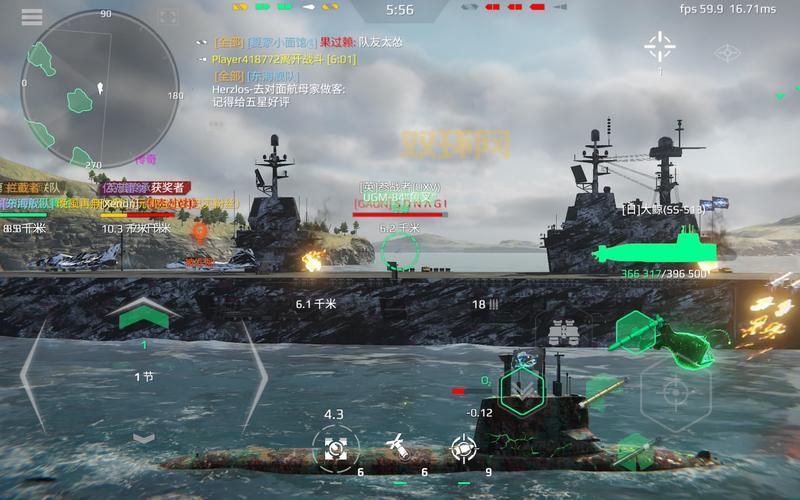Activate the reticle consumable with 9 charges
The width and height of the screenshot is (800, 500).
tap(460, 446)
